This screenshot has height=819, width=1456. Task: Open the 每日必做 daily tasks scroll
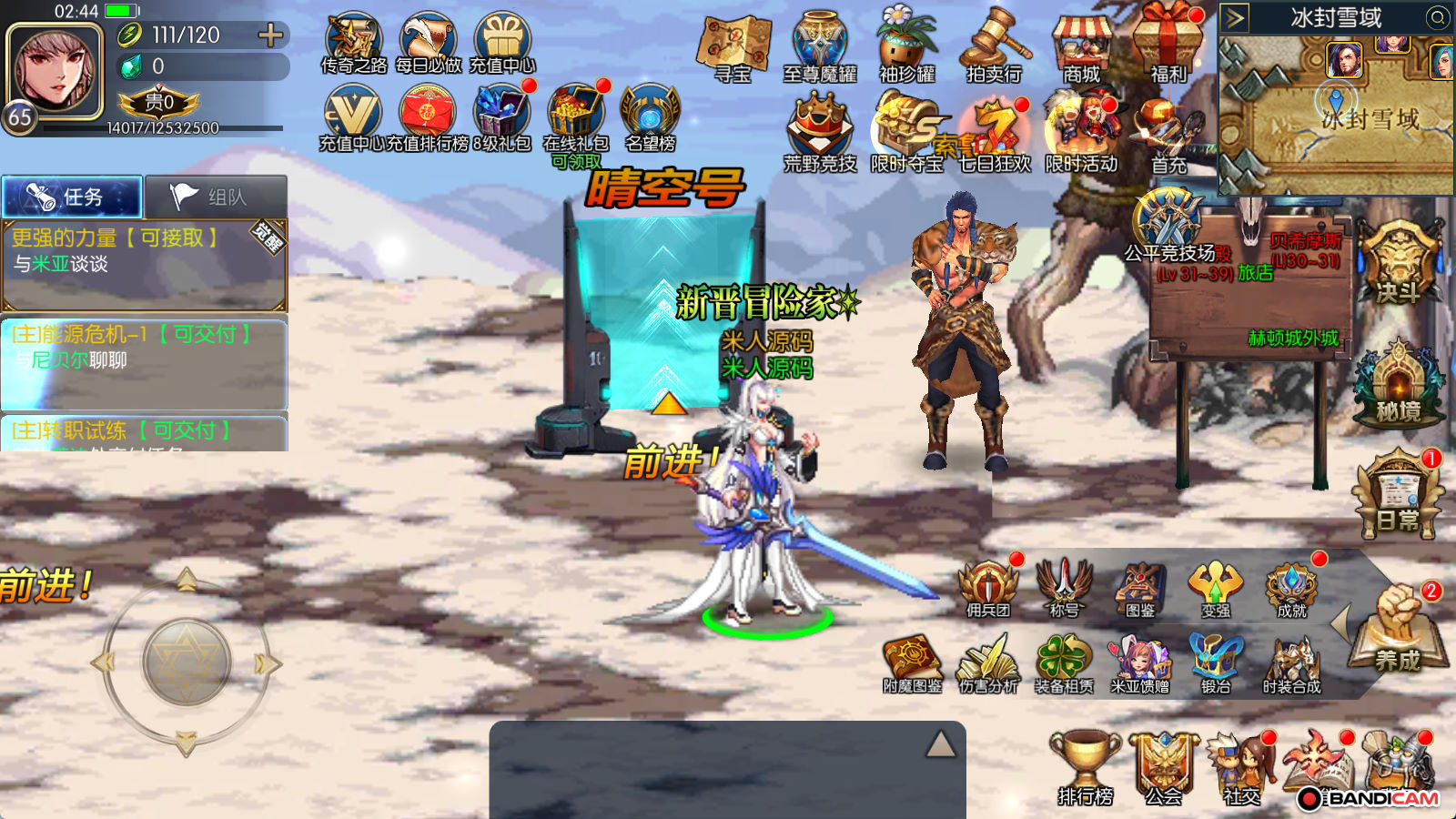point(429,43)
